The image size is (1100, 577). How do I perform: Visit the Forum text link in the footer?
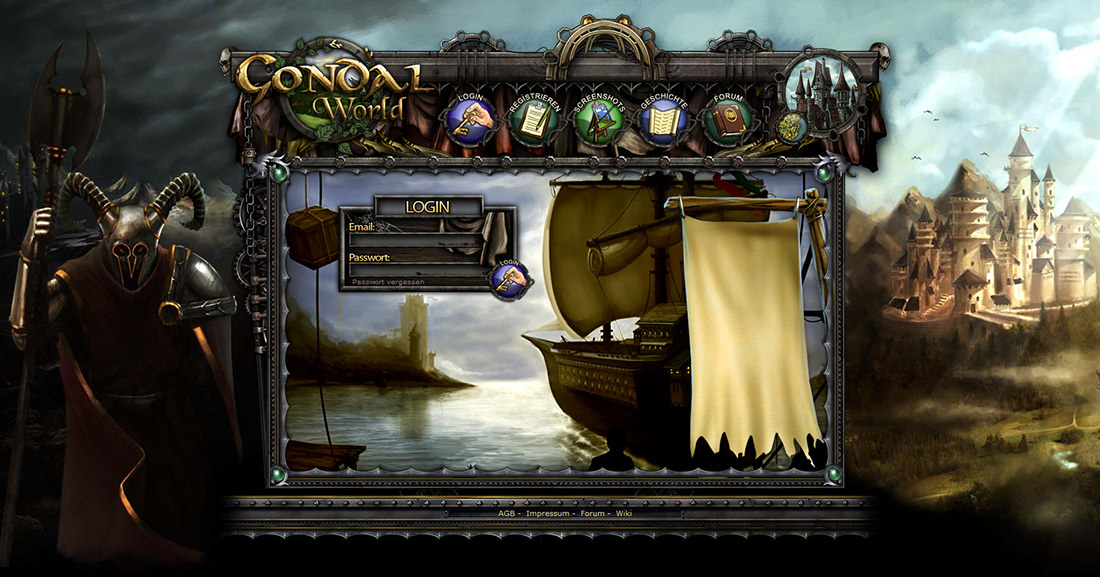pos(593,514)
